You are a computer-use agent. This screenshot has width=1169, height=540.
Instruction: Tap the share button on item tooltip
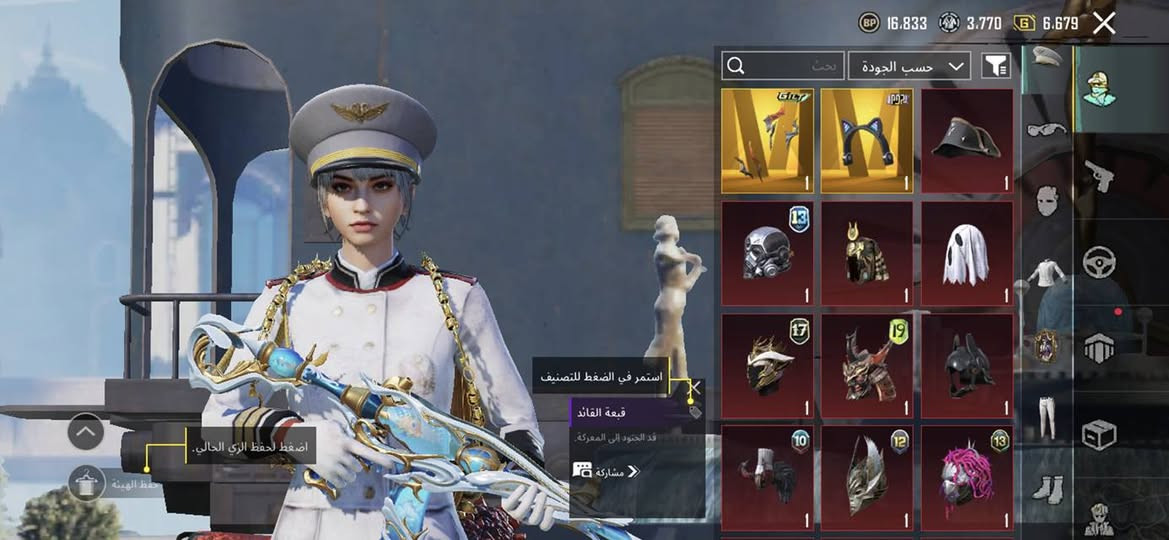tap(606, 470)
